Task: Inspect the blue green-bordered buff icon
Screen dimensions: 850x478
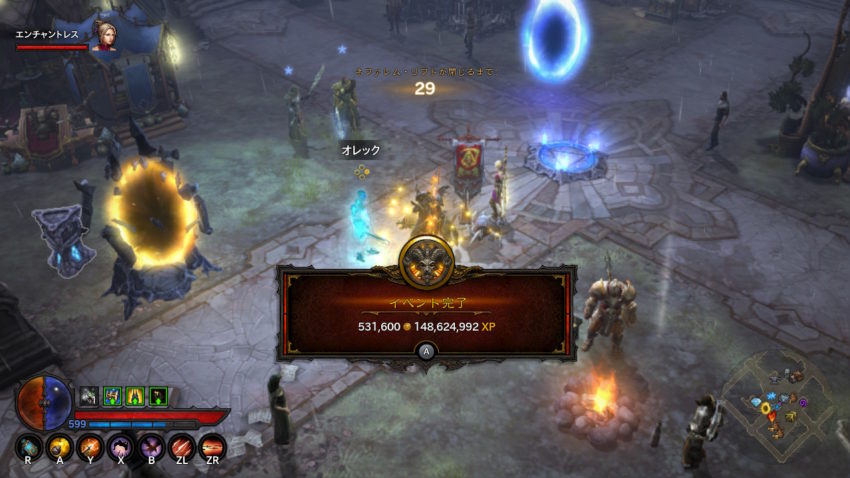Action: pos(112,396)
